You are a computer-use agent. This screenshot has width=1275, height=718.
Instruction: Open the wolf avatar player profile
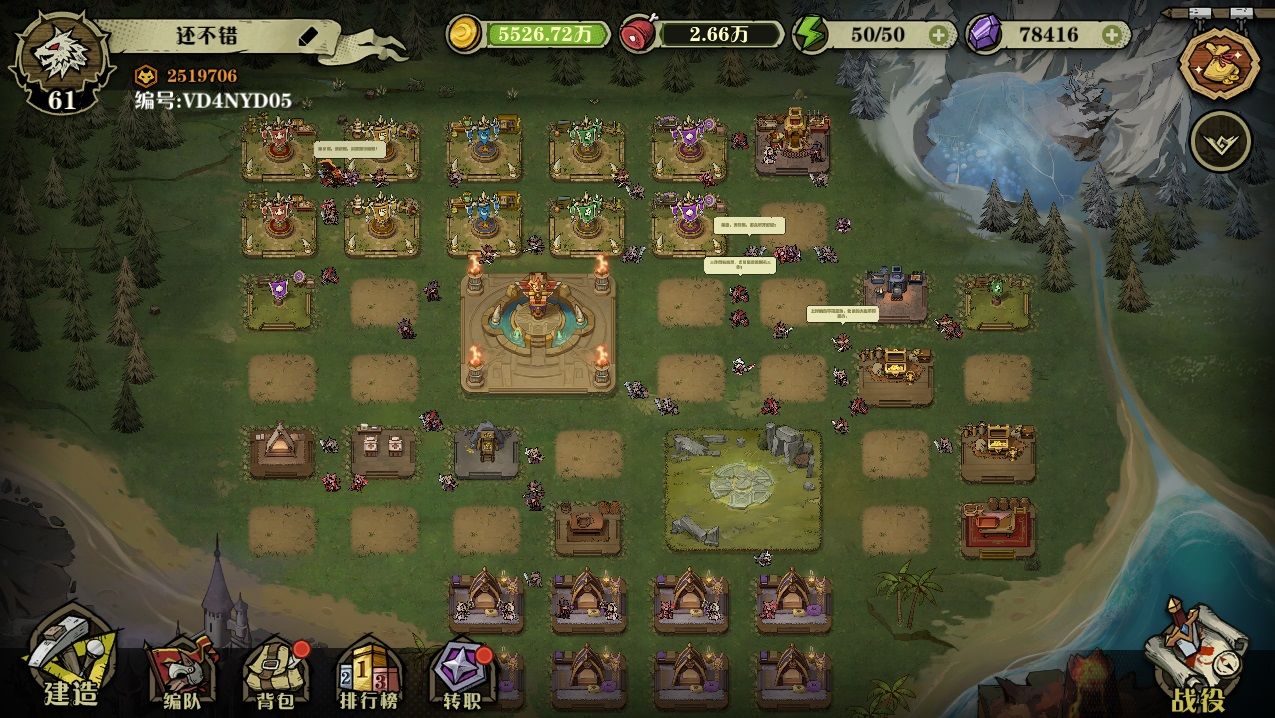click(x=59, y=60)
